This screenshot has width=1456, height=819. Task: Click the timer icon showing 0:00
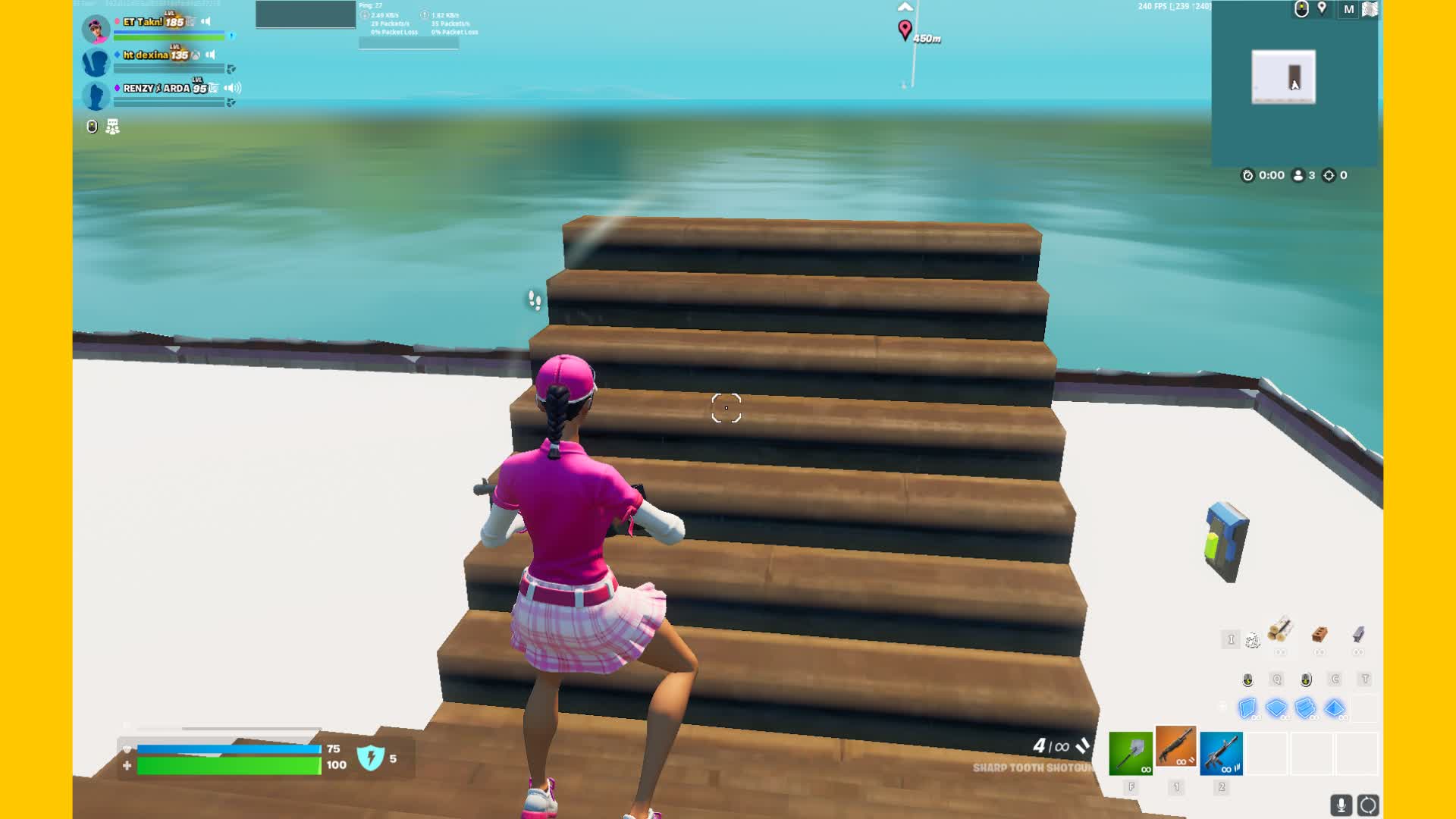point(1248,175)
